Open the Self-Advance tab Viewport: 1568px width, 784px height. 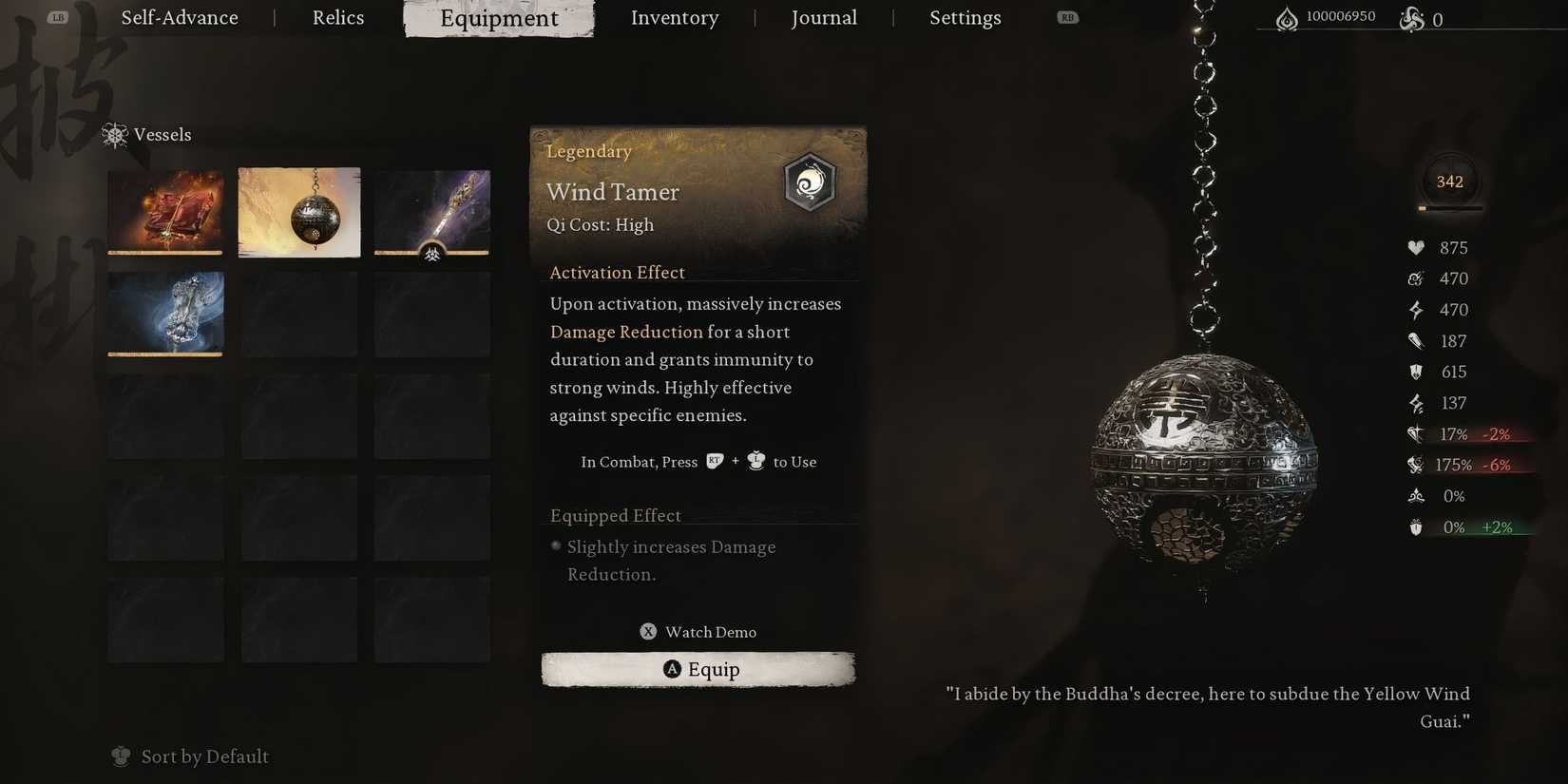click(x=179, y=17)
